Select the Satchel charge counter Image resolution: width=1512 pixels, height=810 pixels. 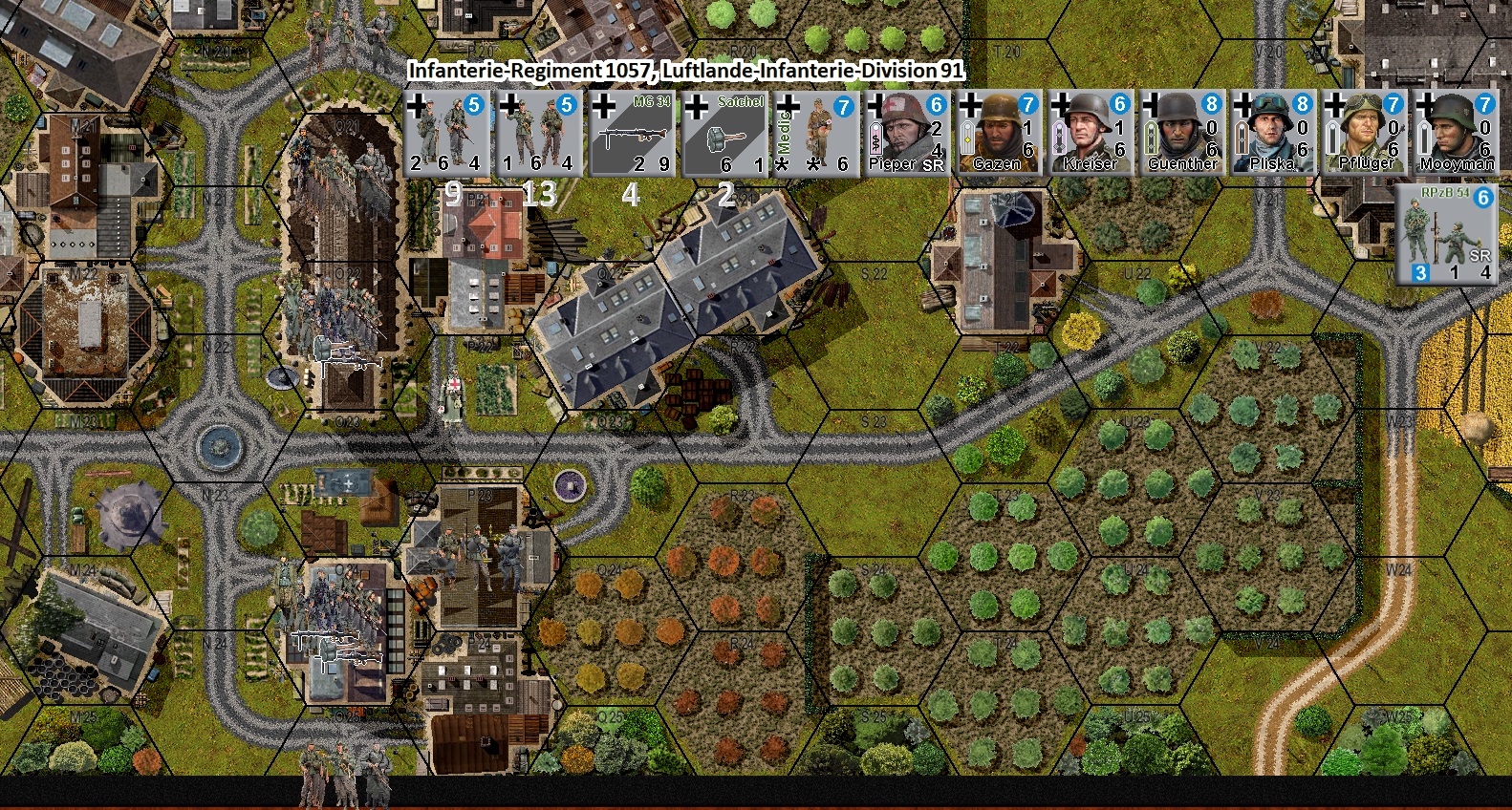pos(724,134)
